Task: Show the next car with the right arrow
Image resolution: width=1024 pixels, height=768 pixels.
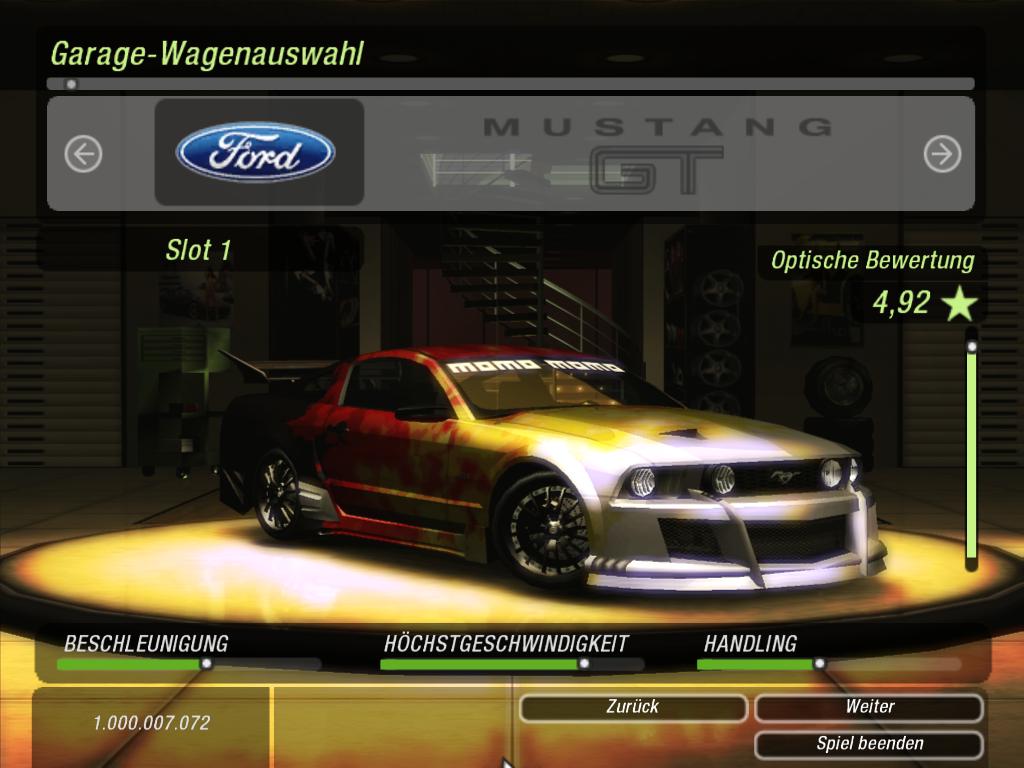Action: 941,154
